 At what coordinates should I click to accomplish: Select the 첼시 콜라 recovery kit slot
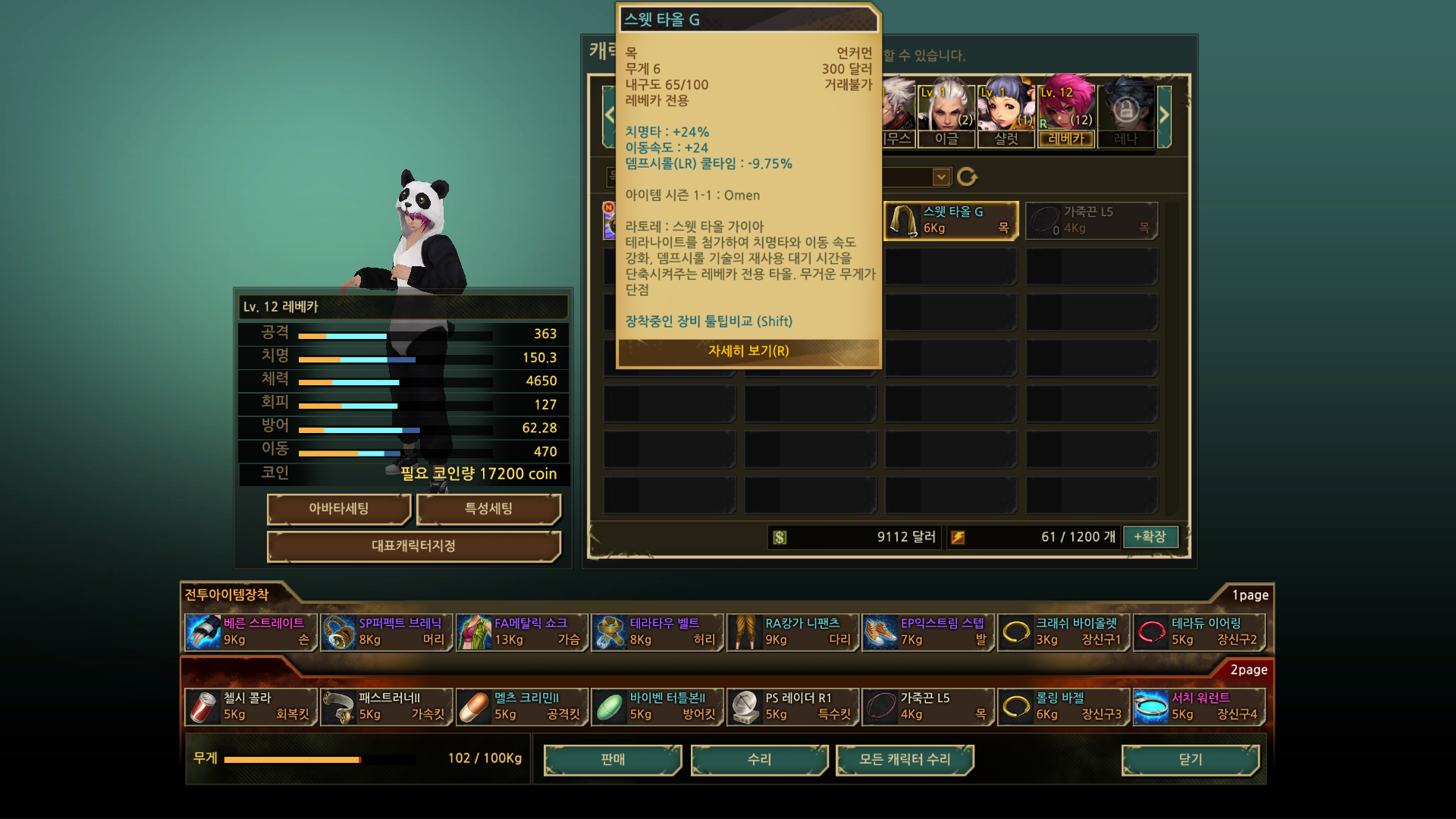[x=250, y=707]
